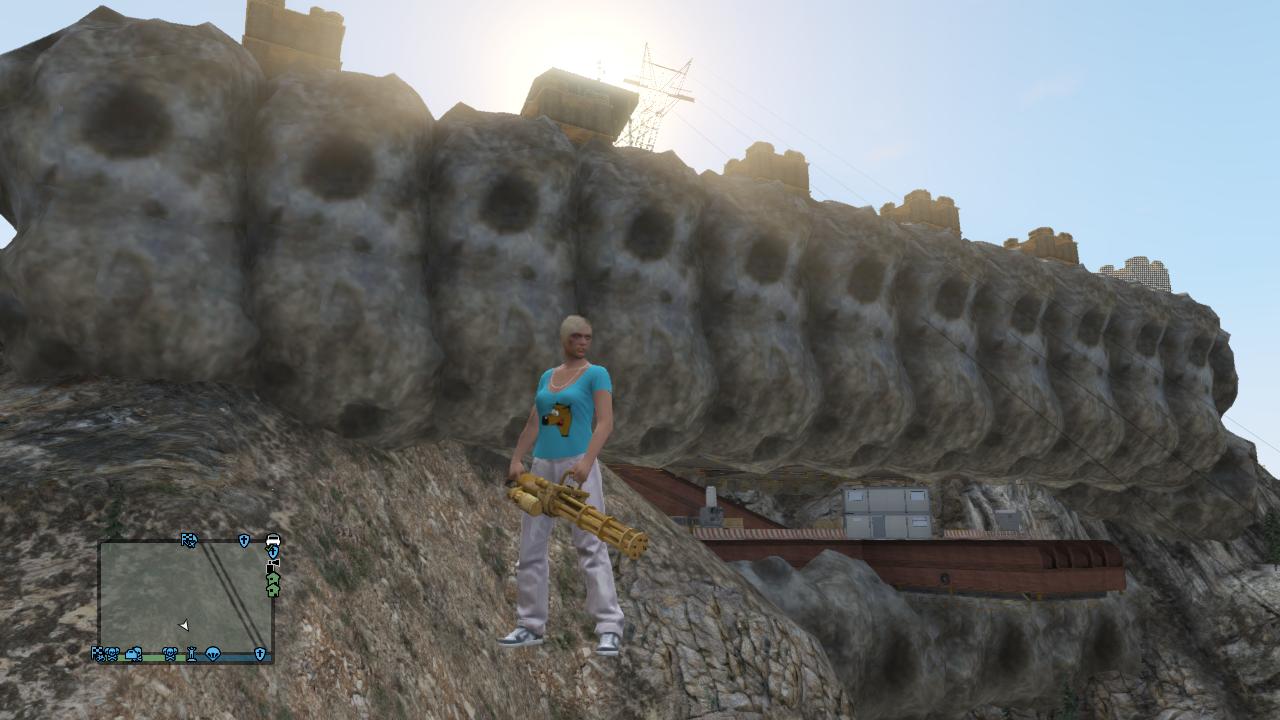The image size is (1280, 720).
Task: Click the parachute jump blip
Action: coord(213,654)
